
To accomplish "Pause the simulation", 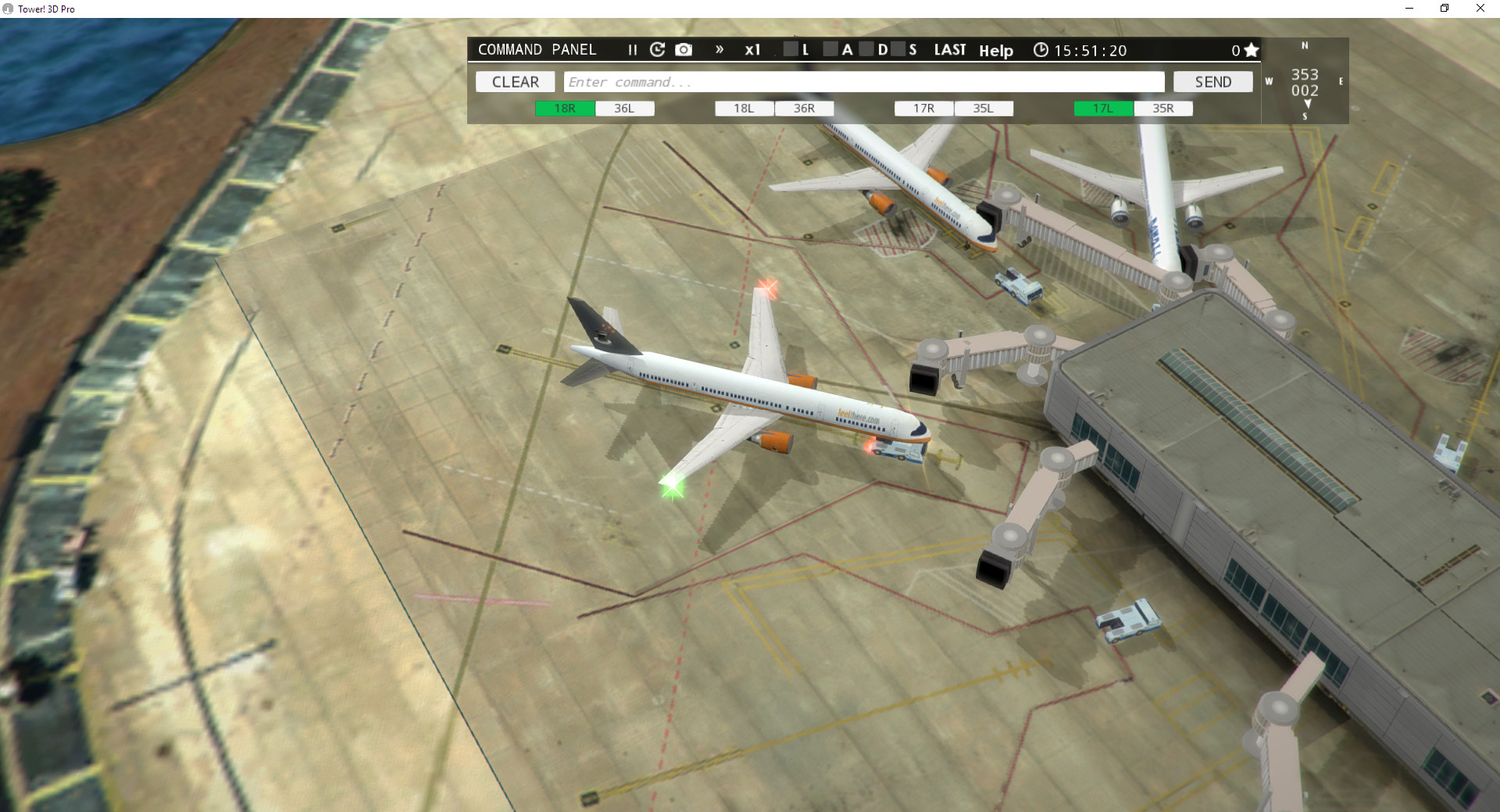I will (x=632, y=49).
